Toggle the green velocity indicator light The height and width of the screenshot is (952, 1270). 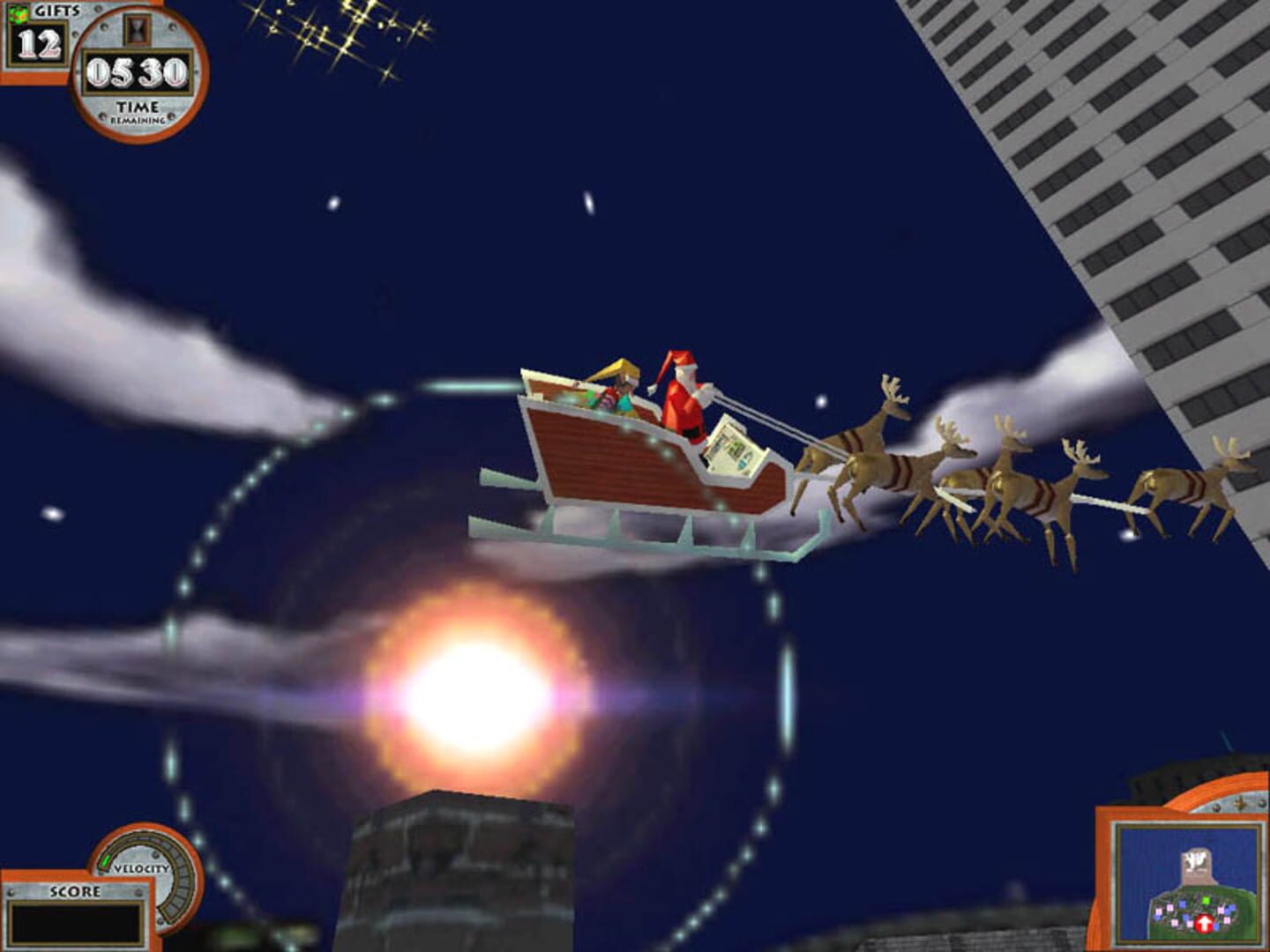(x=107, y=860)
